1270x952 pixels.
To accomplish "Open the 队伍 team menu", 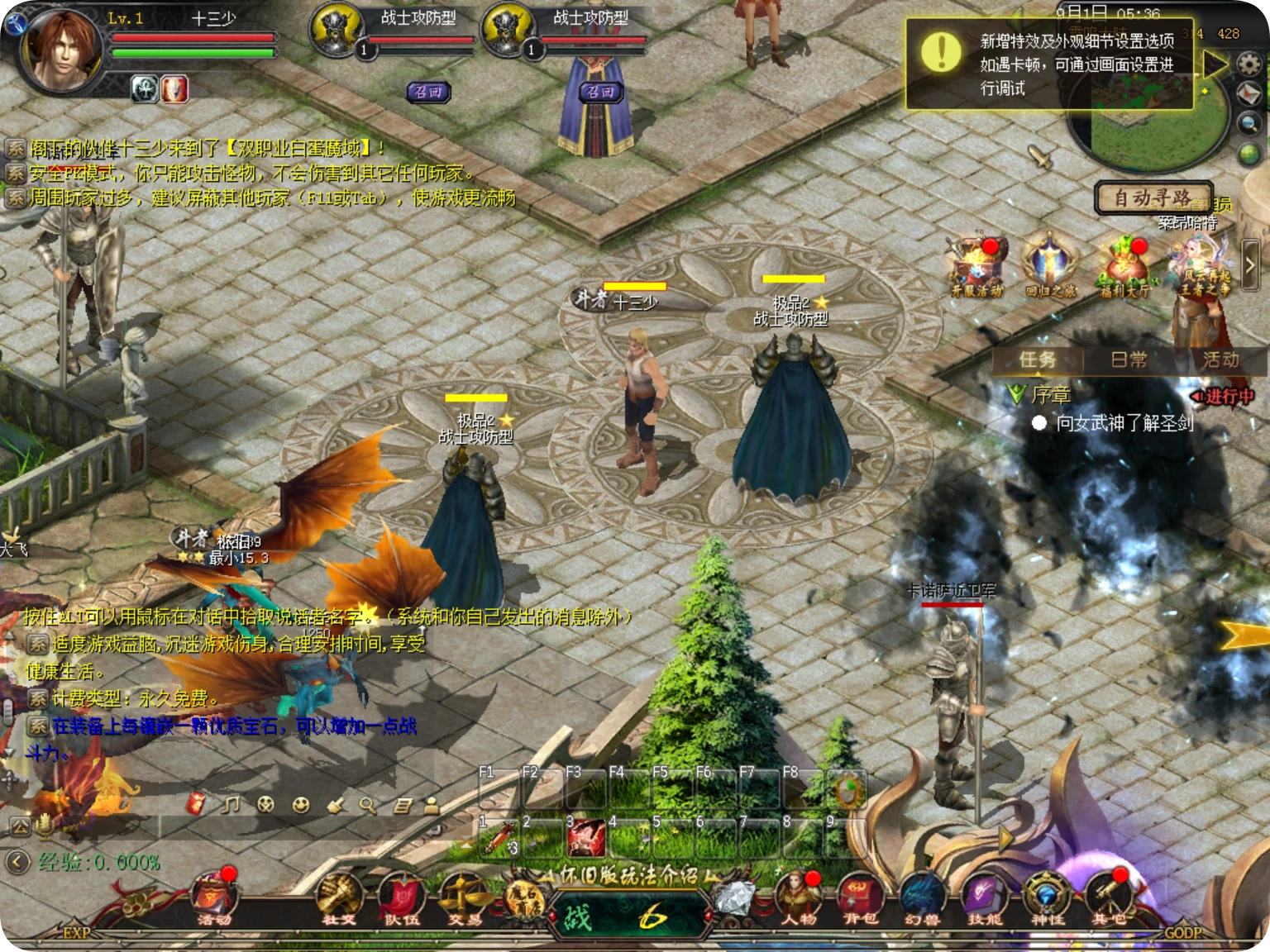I will pyautogui.click(x=400, y=898).
